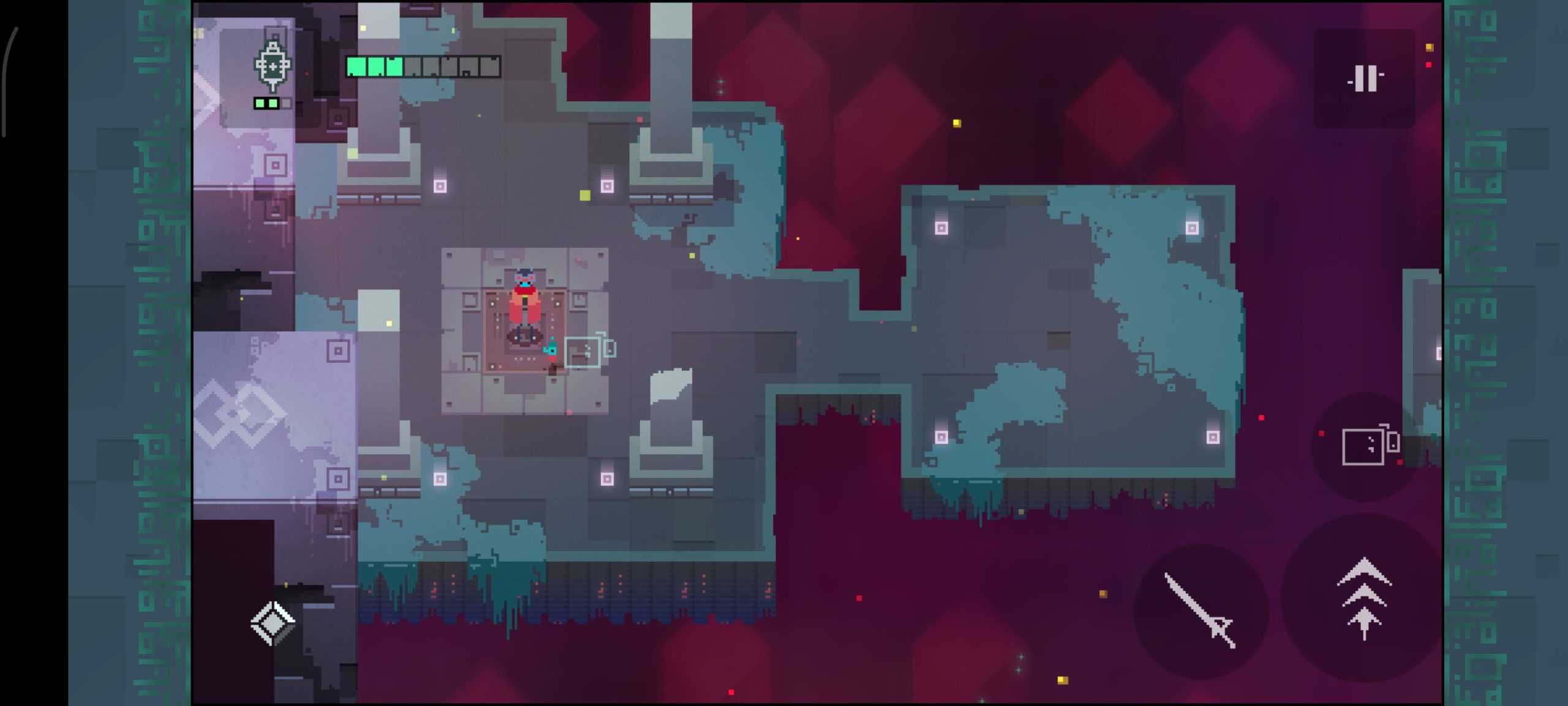Tap the sword attack button
1568x706 pixels.
click(1199, 610)
